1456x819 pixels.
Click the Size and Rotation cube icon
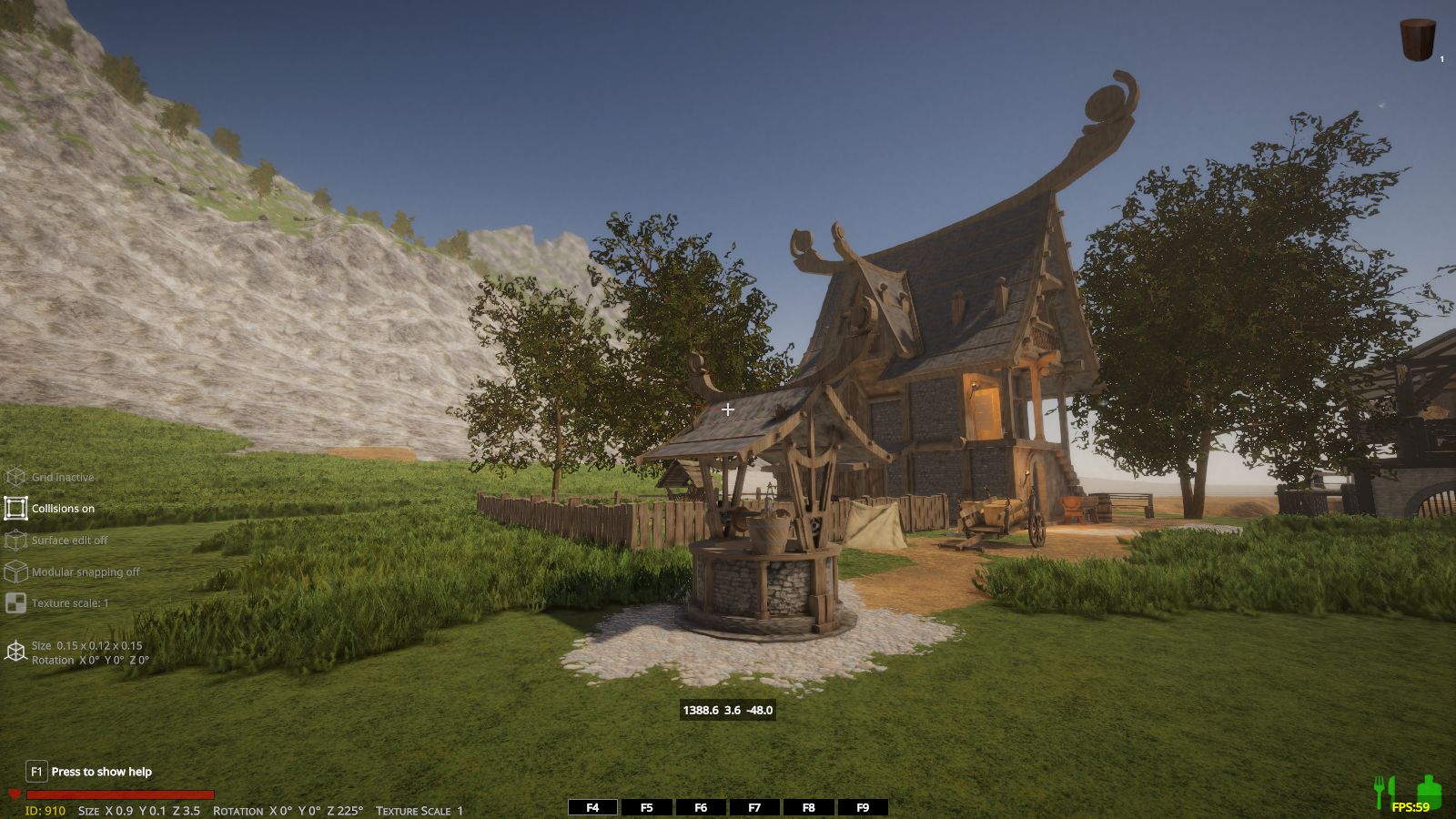point(16,652)
